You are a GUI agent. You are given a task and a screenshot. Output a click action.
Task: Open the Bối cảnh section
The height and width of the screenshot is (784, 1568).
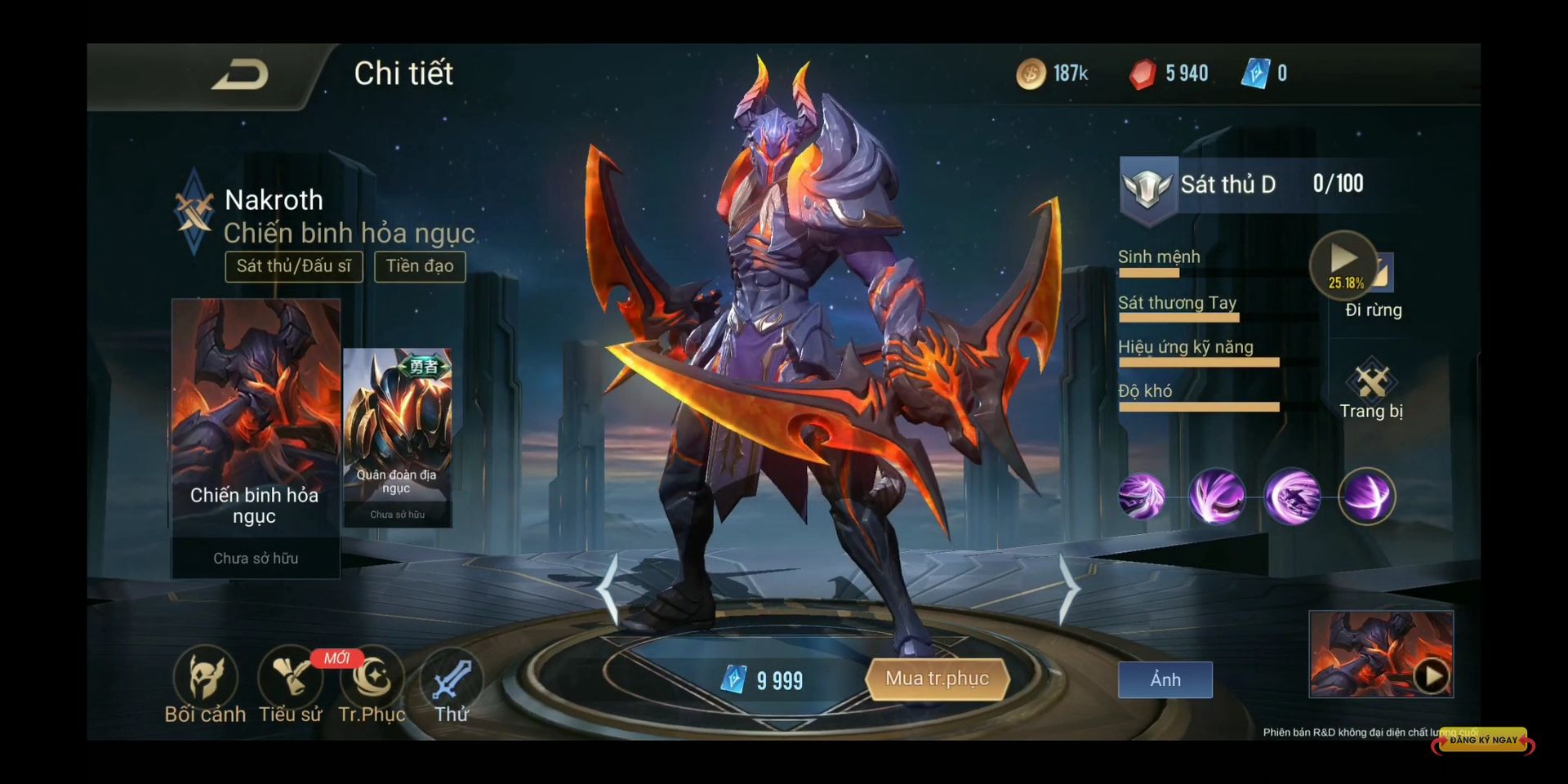(205, 684)
